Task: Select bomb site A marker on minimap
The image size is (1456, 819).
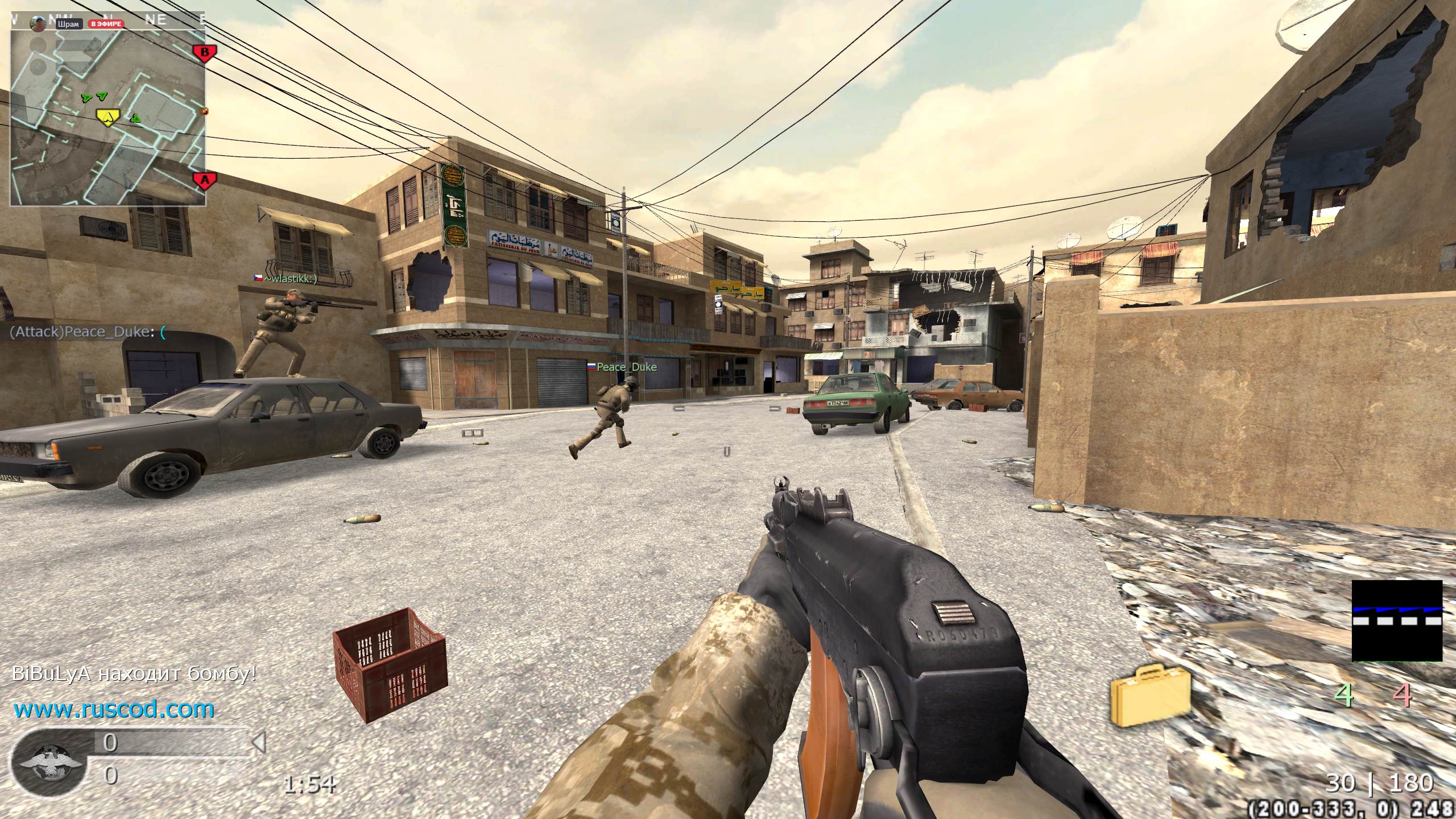Action: [205, 181]
